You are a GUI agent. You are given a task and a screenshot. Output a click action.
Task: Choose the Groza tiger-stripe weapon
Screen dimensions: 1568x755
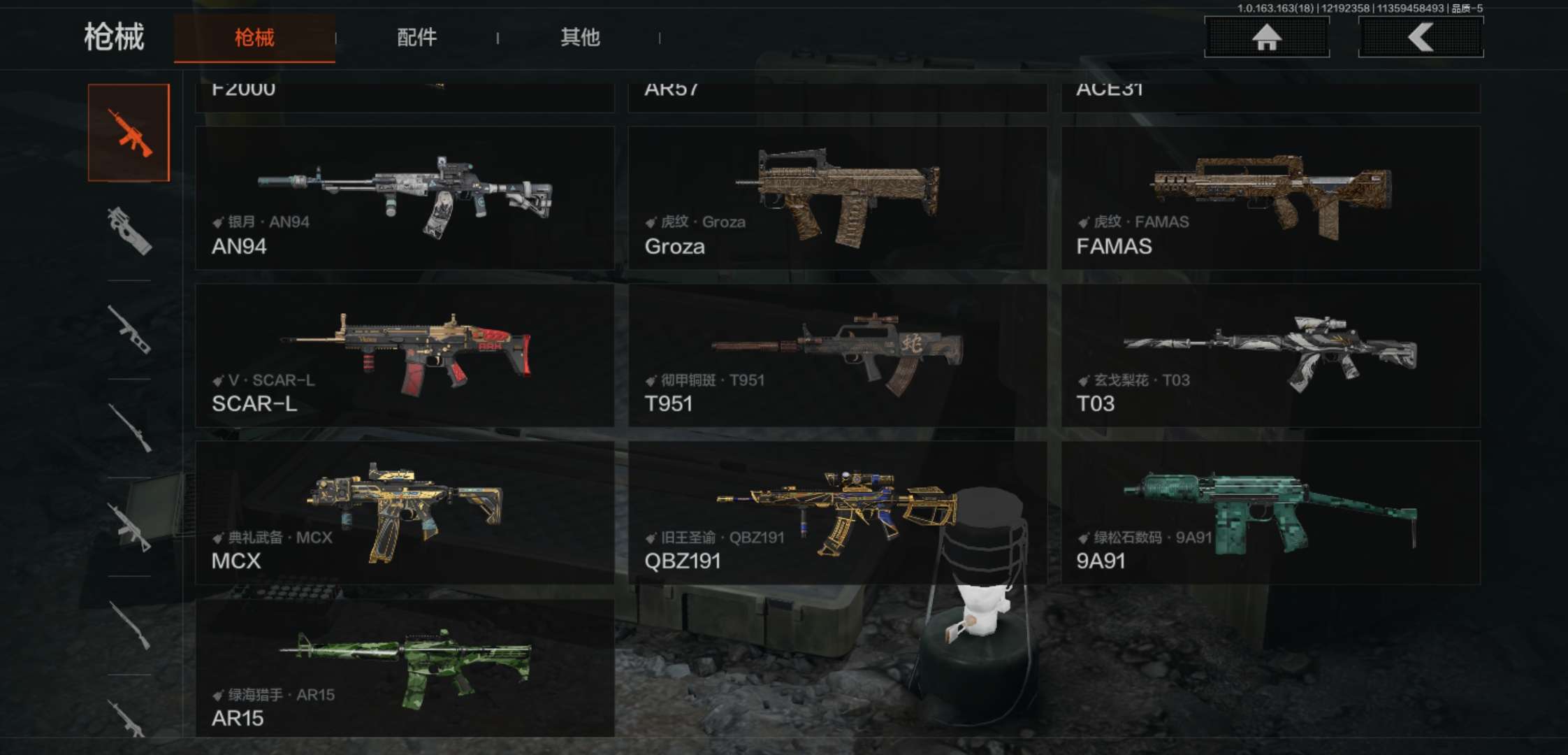(837, 199)
